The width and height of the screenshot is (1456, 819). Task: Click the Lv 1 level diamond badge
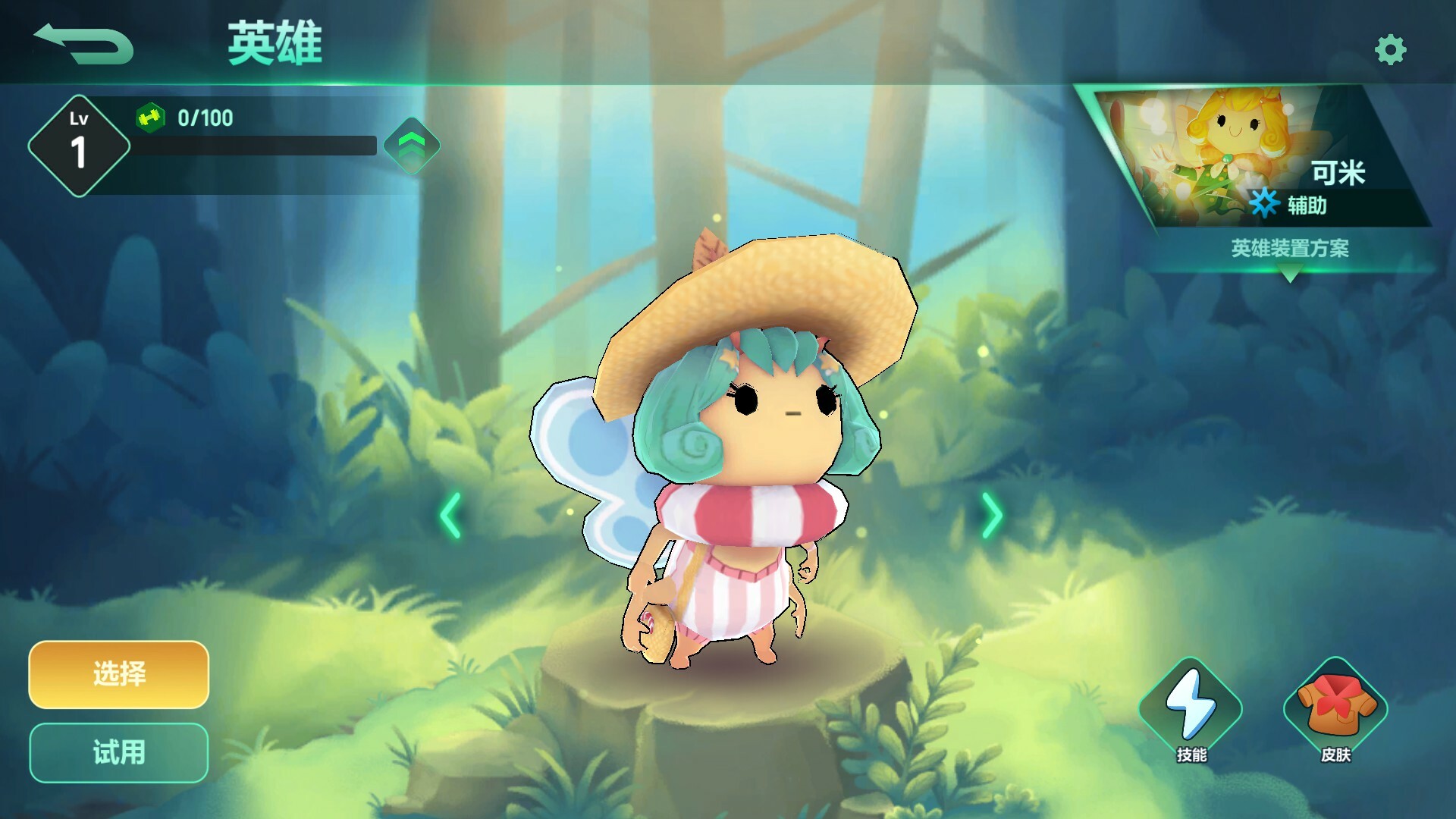coord(78,139)
